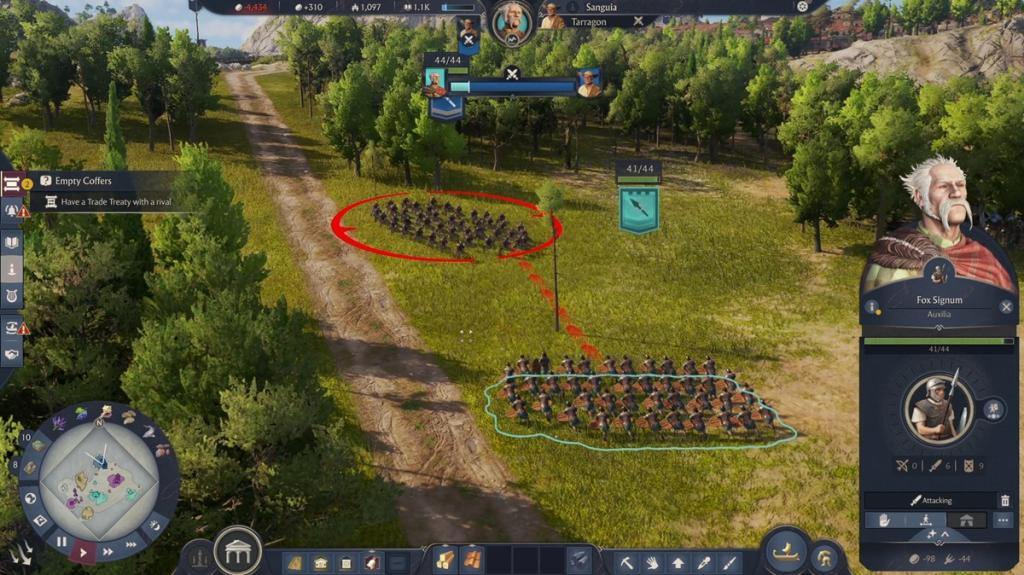Open the temple building menu button

click(238, 551)
